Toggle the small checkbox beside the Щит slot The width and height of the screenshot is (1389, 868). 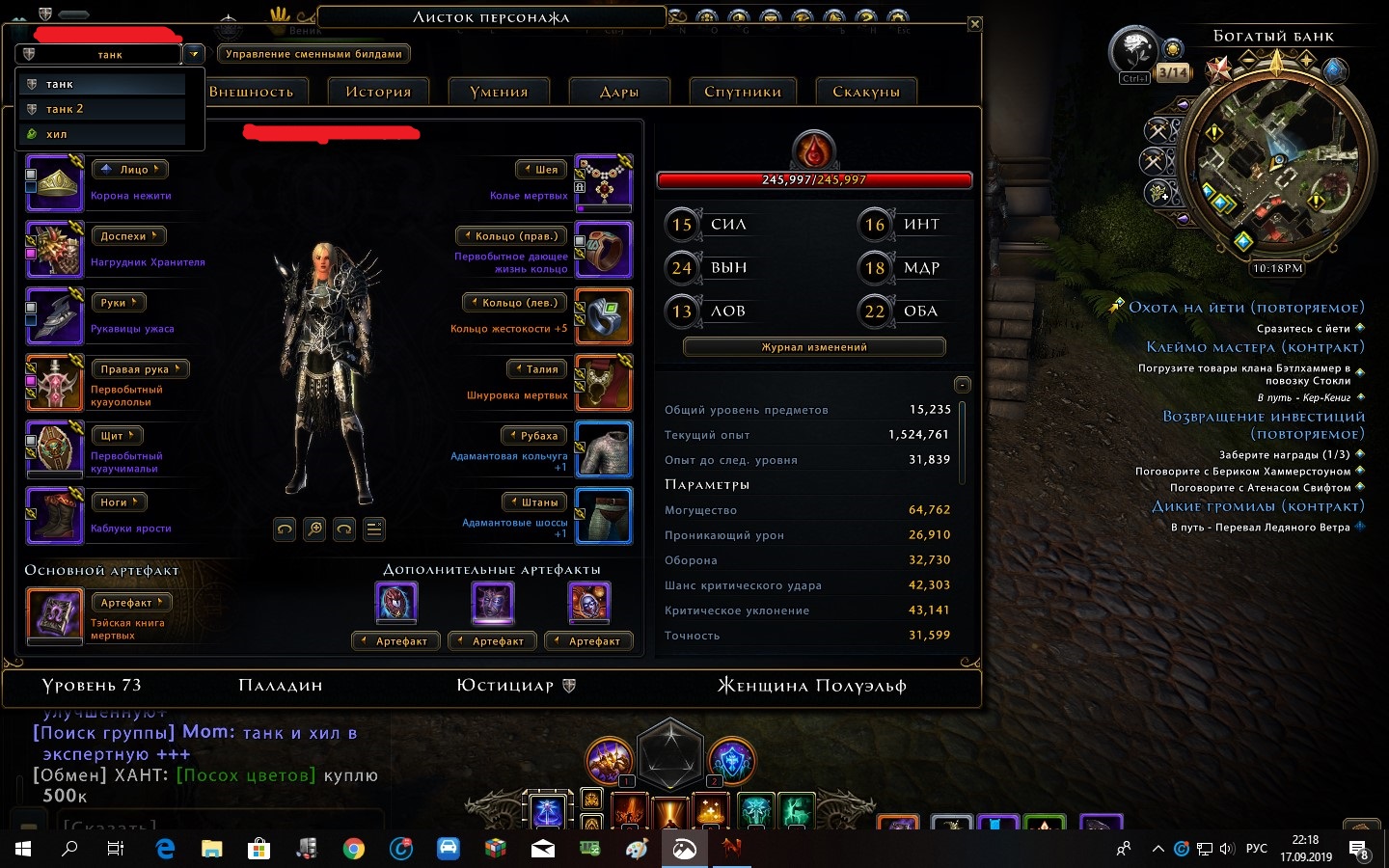[x=31, y=439]
